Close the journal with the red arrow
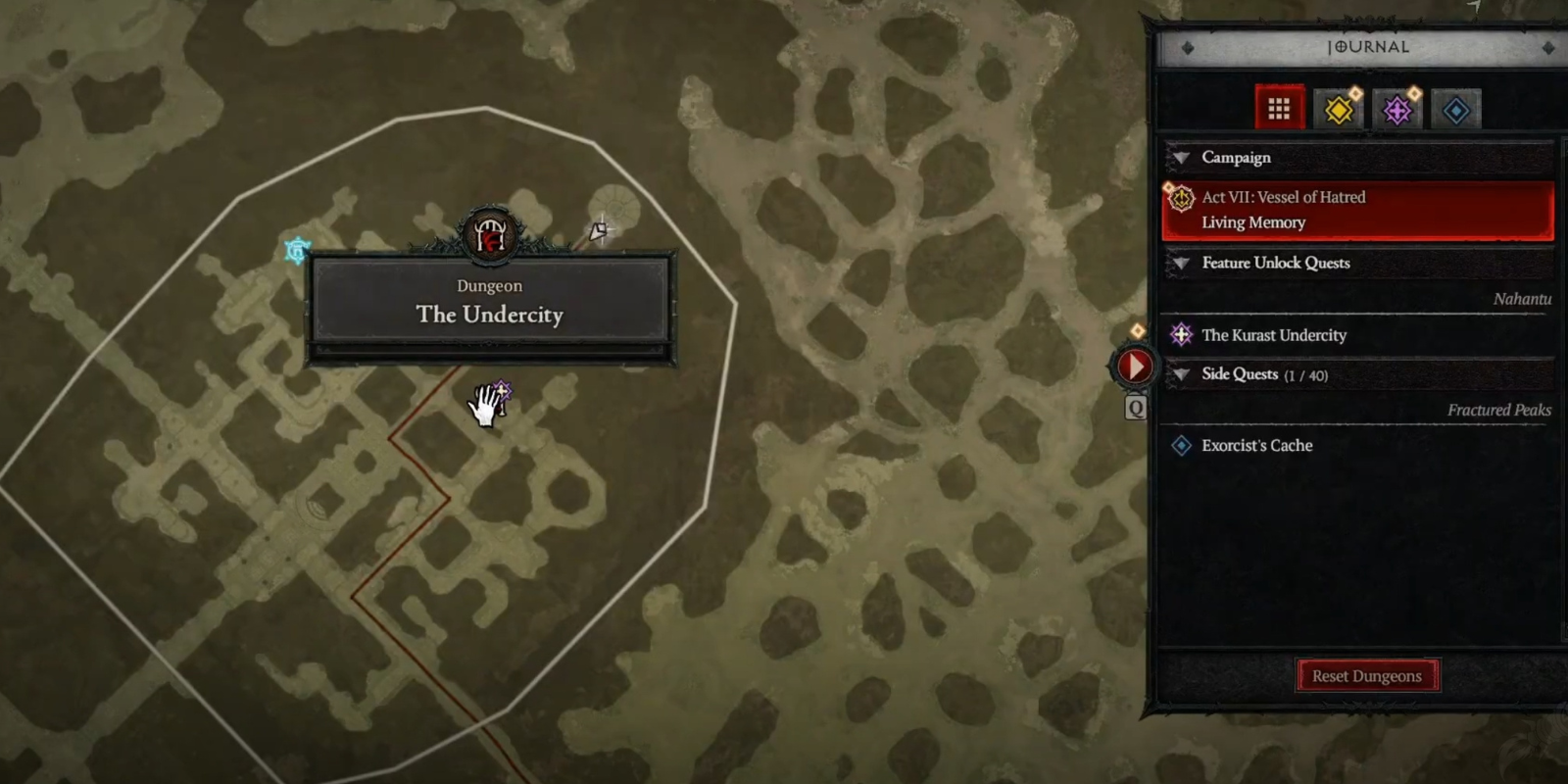The height and width of the screenshot is (784, 1568). pyautogui.click(x=1134, y=367)
